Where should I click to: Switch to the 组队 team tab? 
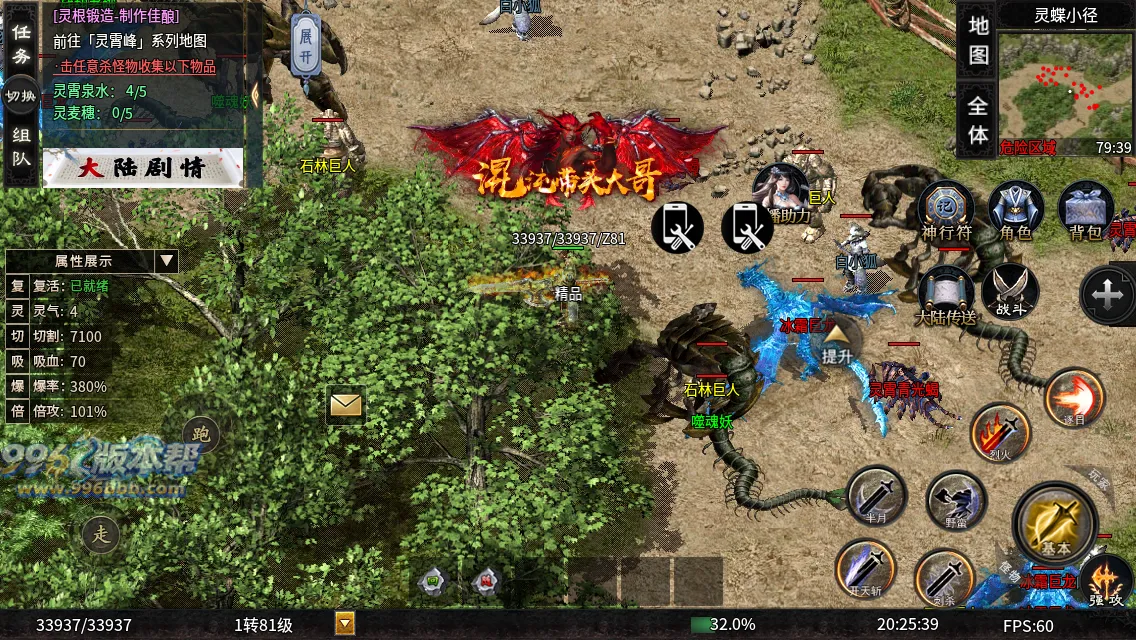pos(21,146)
